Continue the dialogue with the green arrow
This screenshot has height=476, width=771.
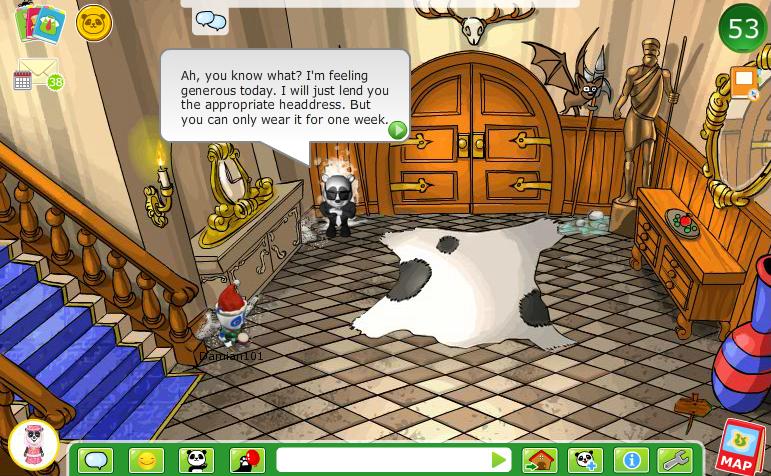coord(397,129)
